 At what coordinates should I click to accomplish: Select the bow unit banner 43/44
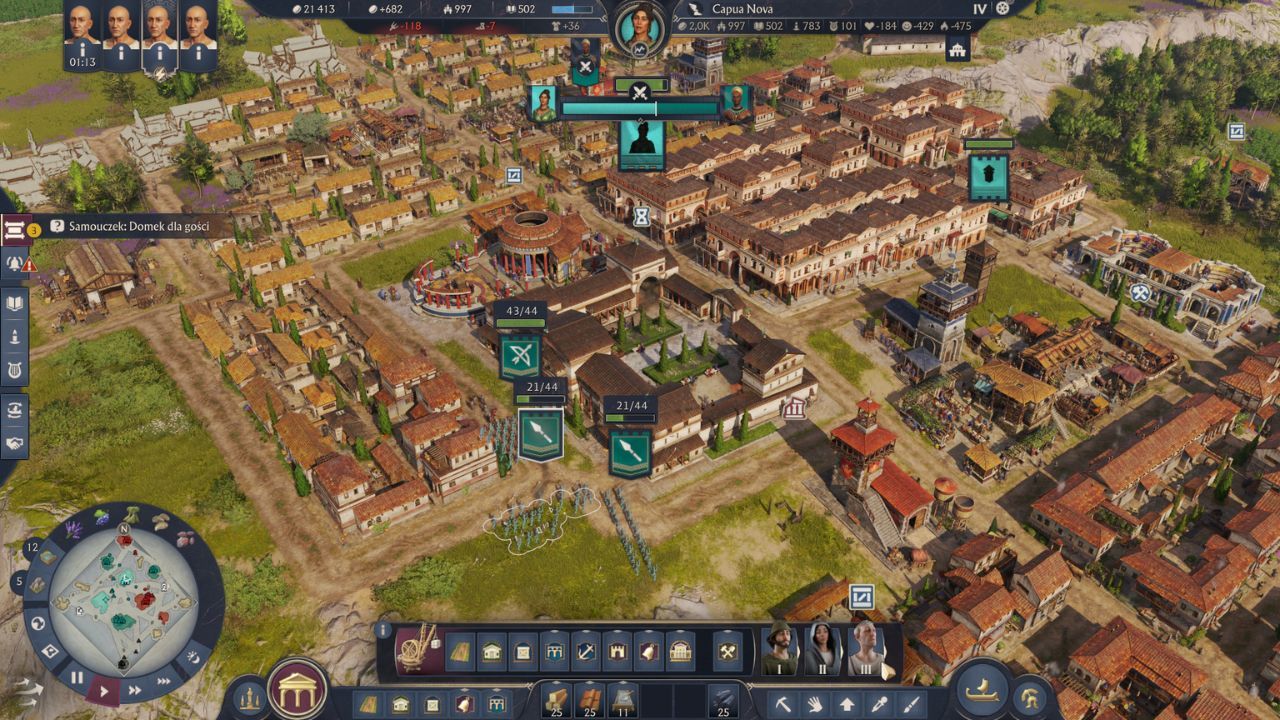click(520, 355)
